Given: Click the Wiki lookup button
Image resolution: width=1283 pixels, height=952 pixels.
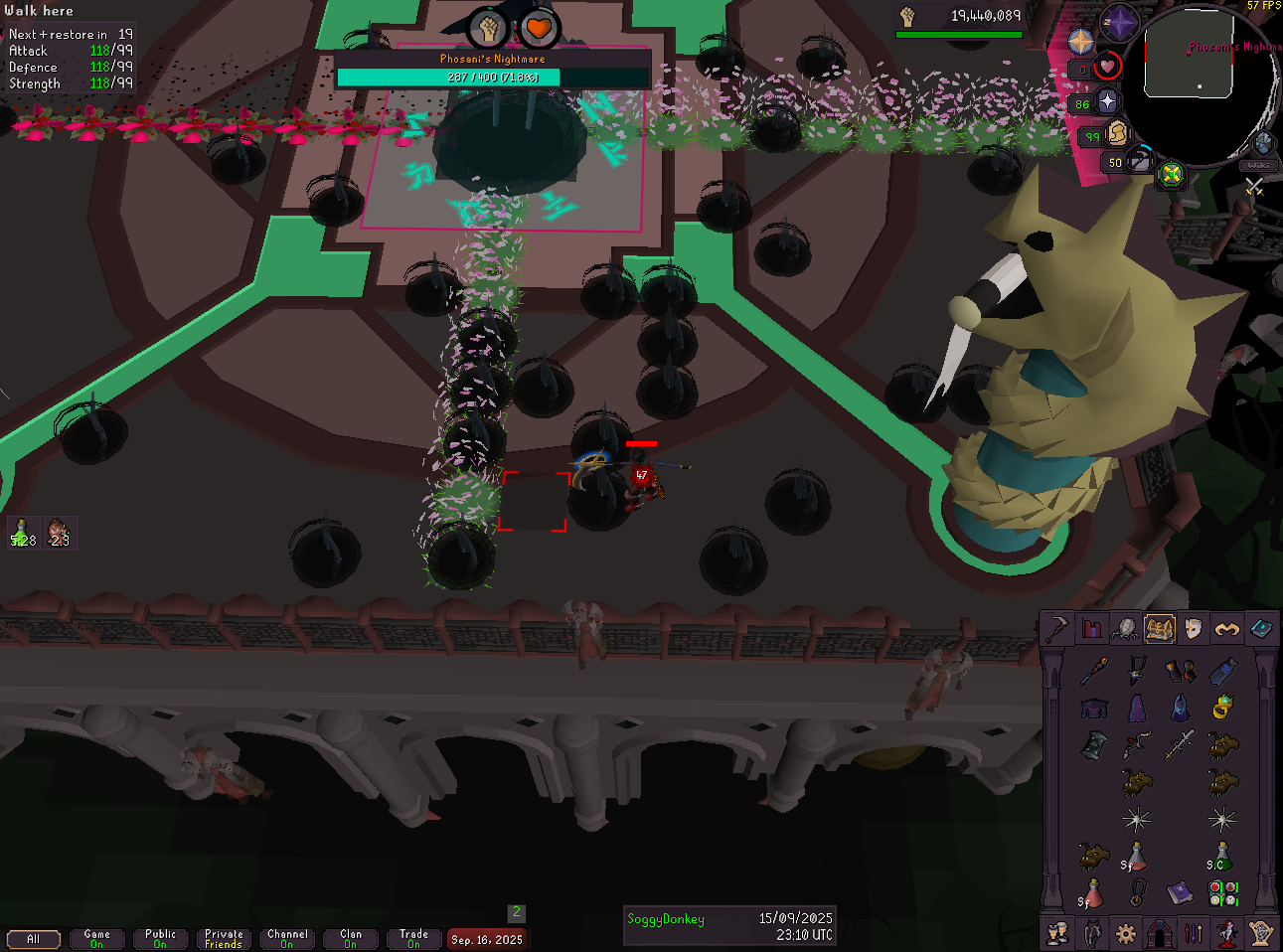Looking at the screenshot, I should [1259, 166].
